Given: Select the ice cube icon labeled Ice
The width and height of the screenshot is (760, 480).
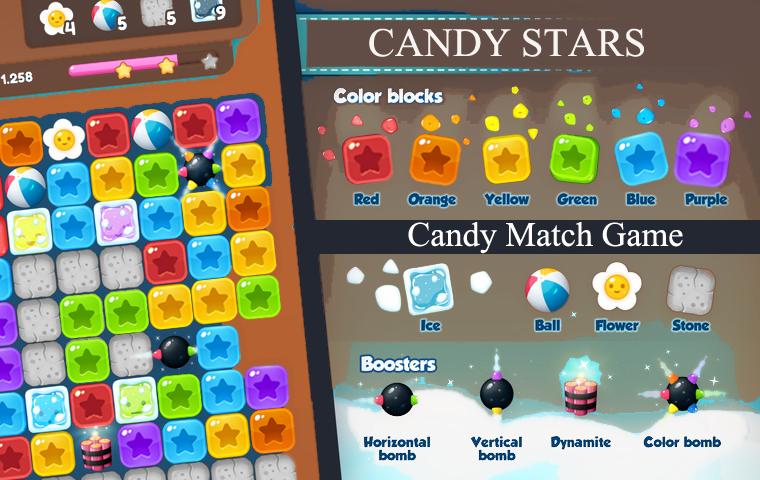Looking at the screenshot, I should click(428, 288).
